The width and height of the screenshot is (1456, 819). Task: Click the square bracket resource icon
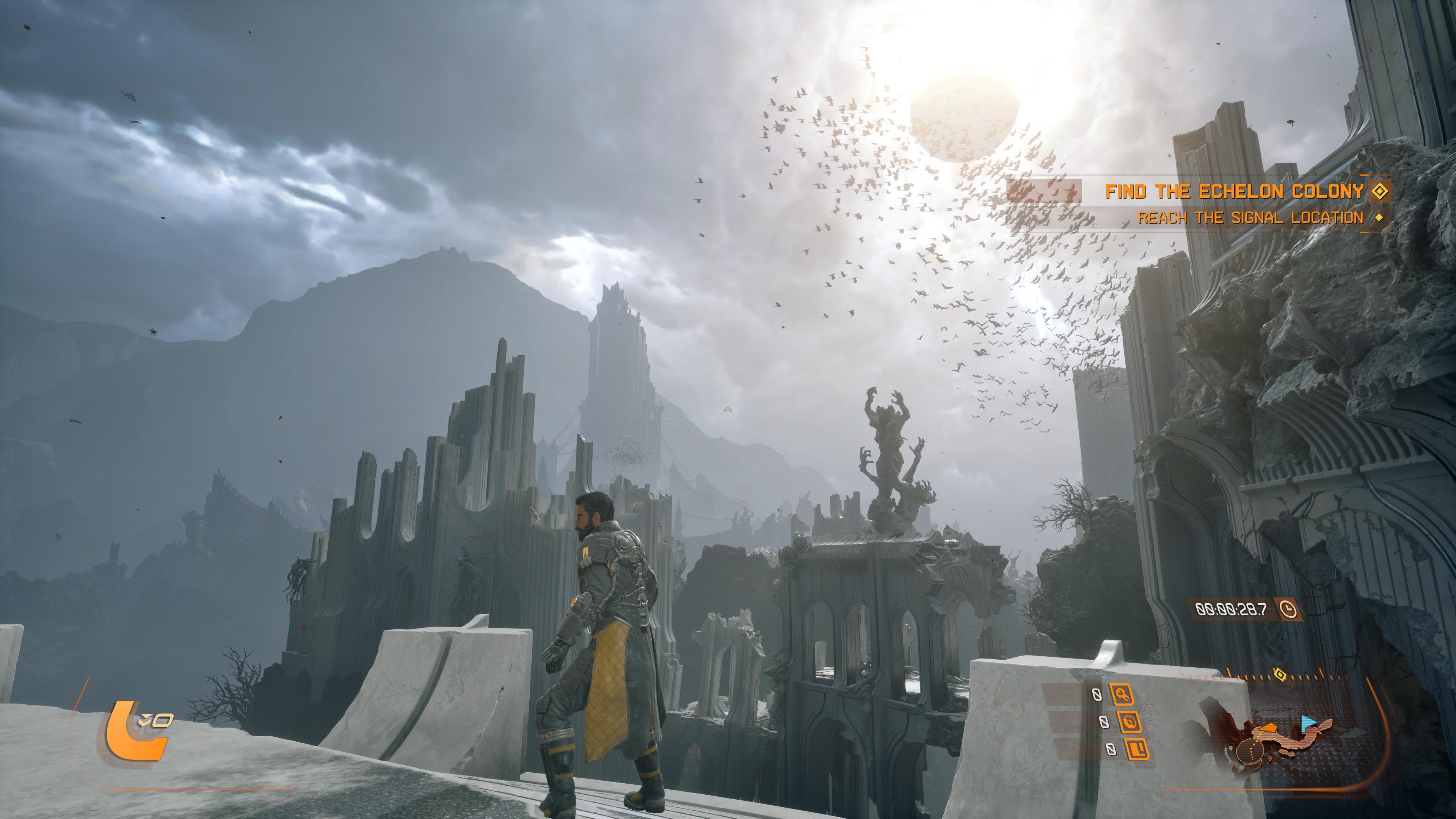click(x=1136, y=749)
